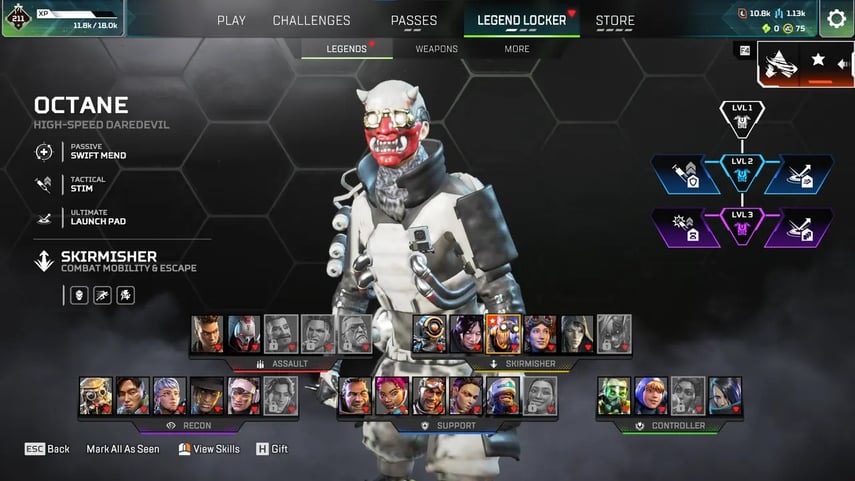
Task: Open settings with the gear icon
Action: (x=836, y=19)
